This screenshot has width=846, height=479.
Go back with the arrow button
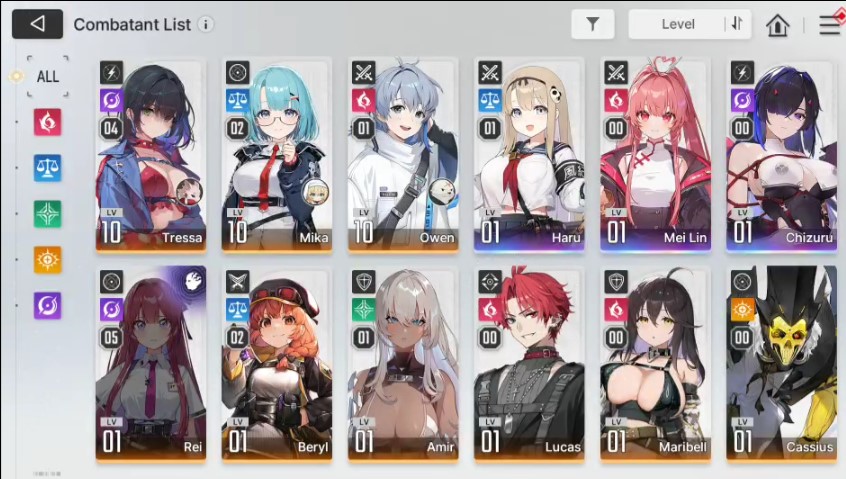pyautogui.click(x=37, y=24)
